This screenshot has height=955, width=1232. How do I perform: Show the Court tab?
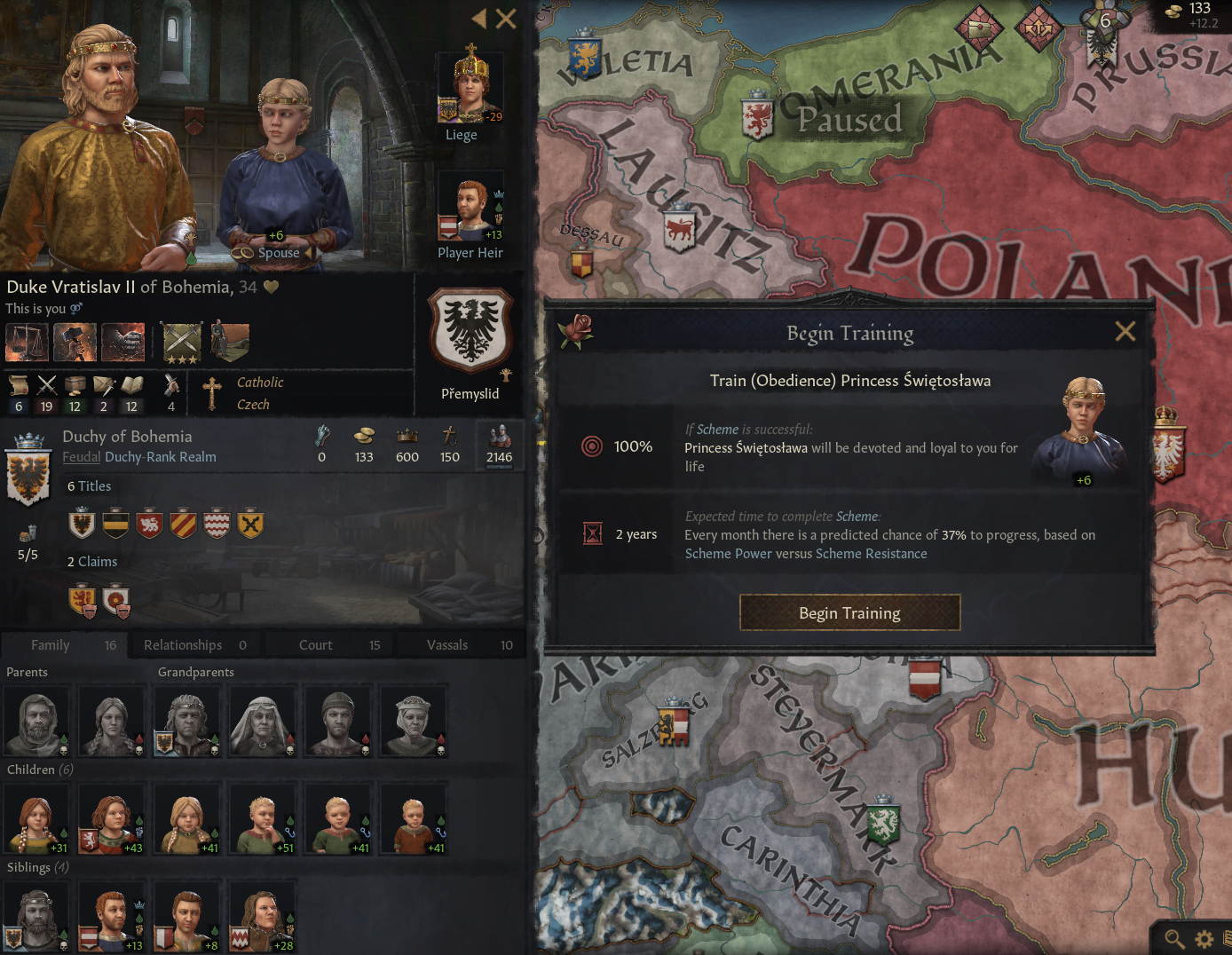316,645
